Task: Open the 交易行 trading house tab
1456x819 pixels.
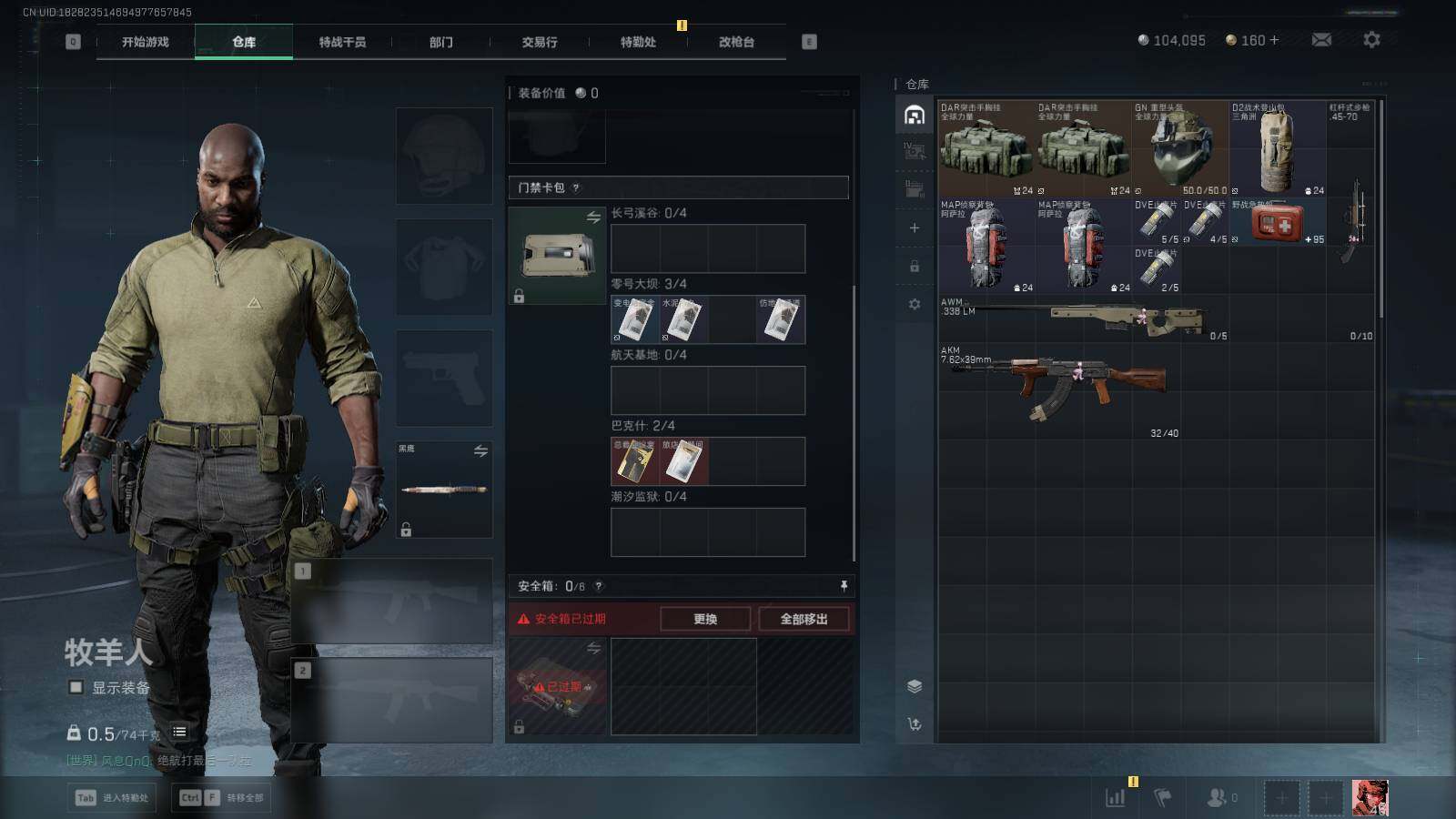Action: tap(540, 42)
